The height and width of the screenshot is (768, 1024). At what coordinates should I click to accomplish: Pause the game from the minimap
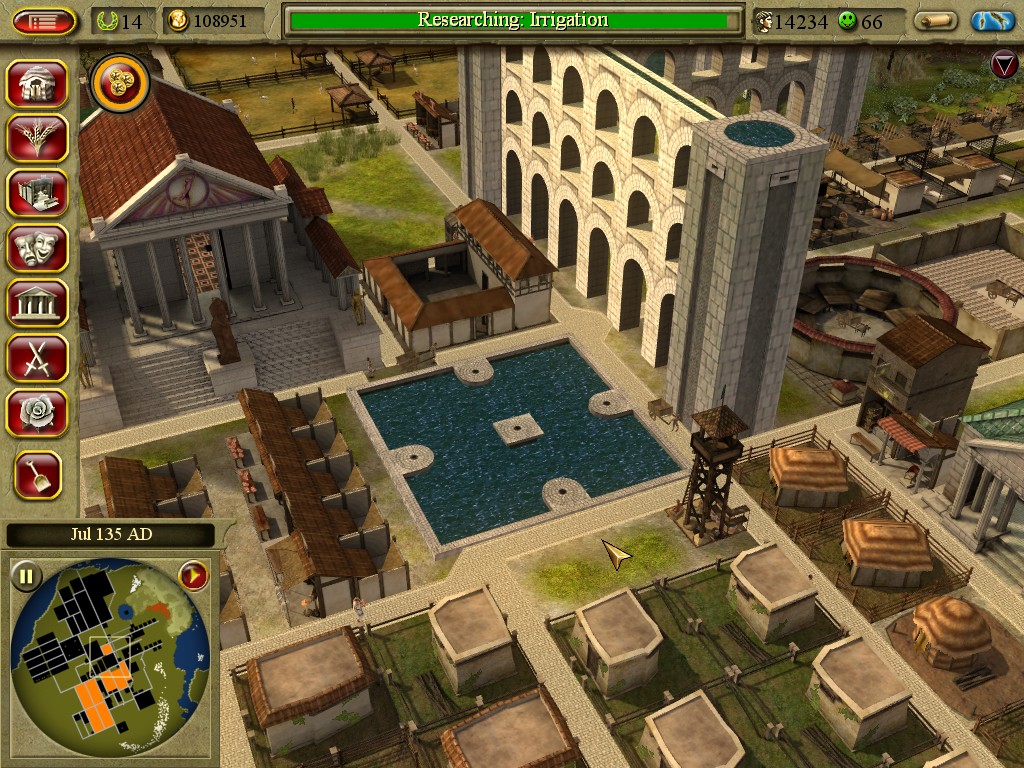(x=27, y=576)
